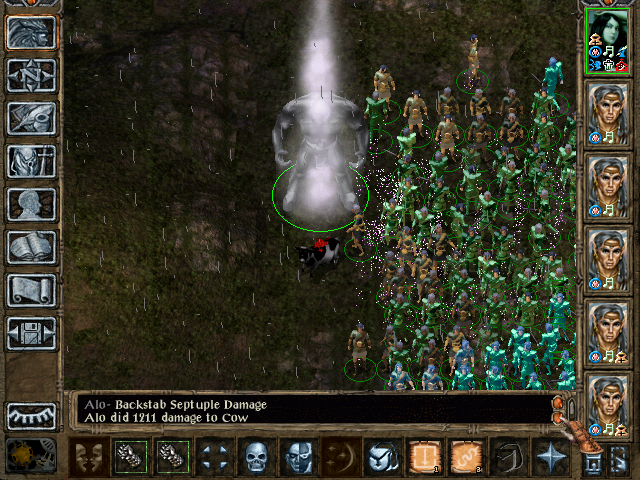The height and width of the screenshot is (480, 640).
Task: Open the area map screen
Action: pyautogui.click(x=31, y=75)
